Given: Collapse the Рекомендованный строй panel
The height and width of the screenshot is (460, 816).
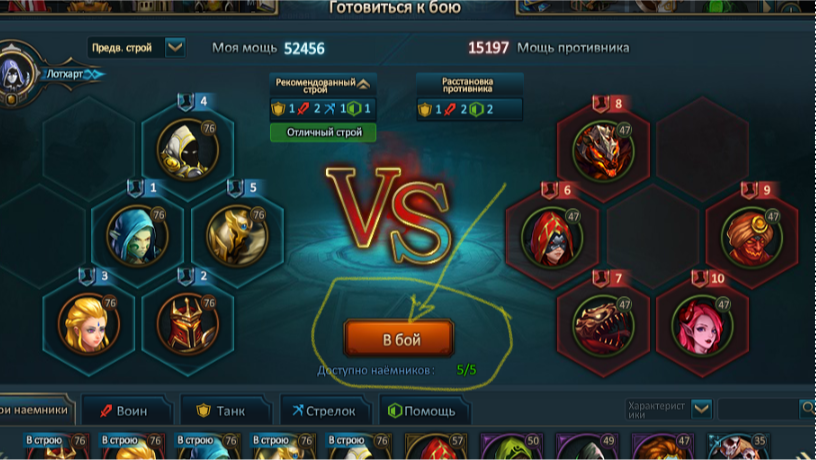Looking at the screenshot, I should pos(363,84).
